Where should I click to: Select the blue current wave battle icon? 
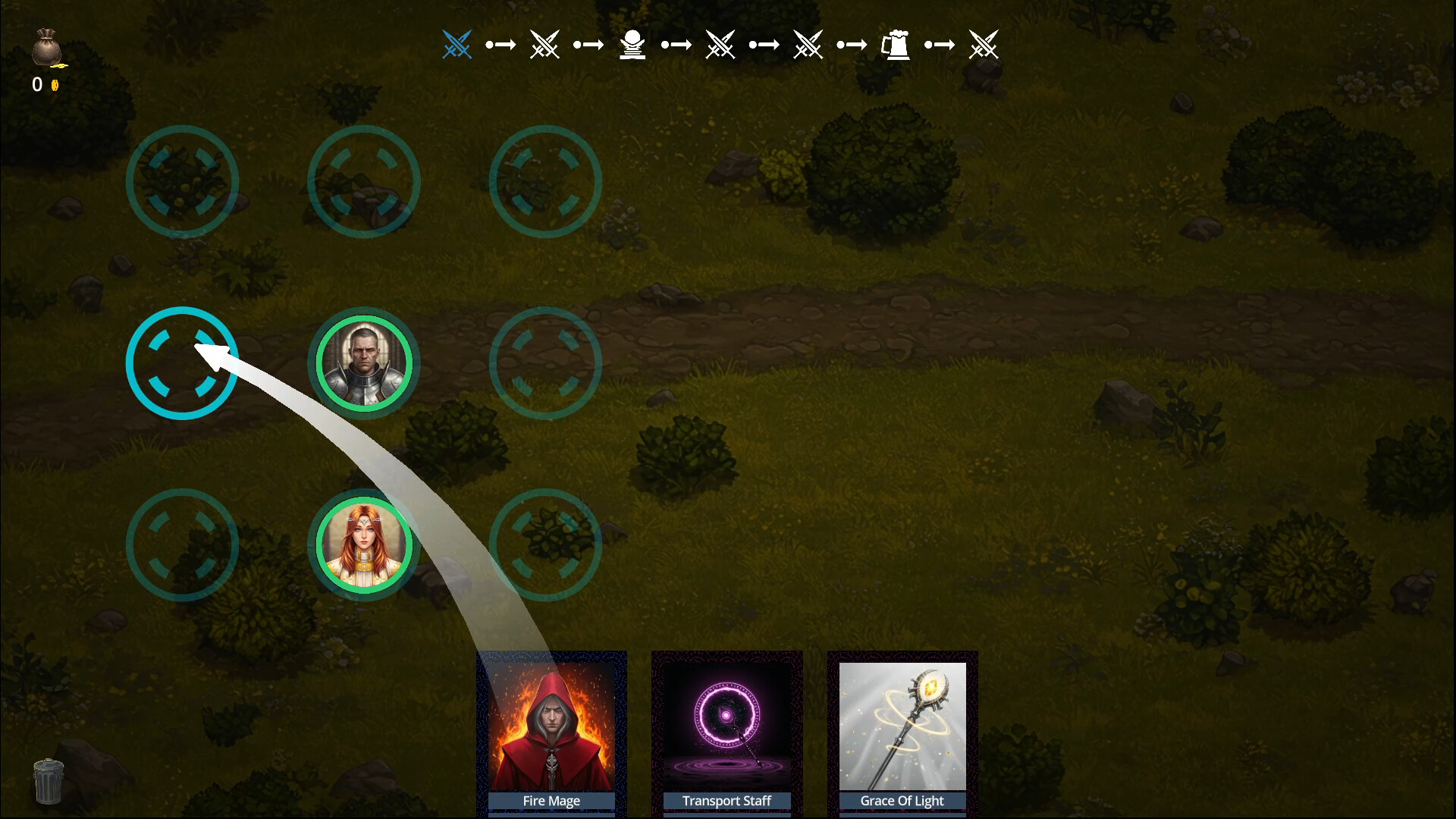pos(457,44)
